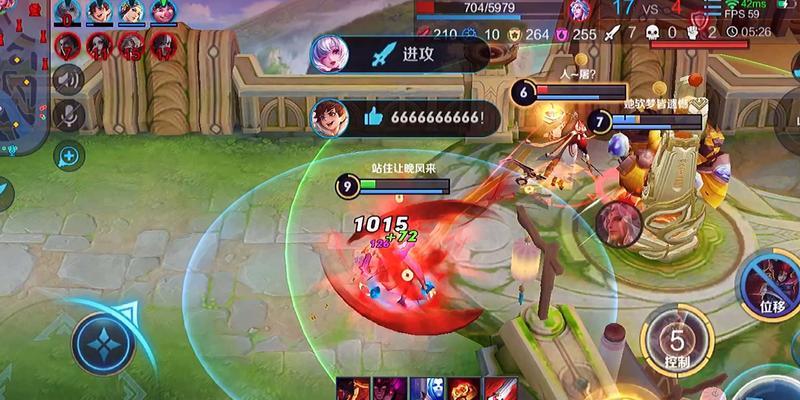
Task: Click the 进攻 attack signal message
Action: (x=400, y=53)
